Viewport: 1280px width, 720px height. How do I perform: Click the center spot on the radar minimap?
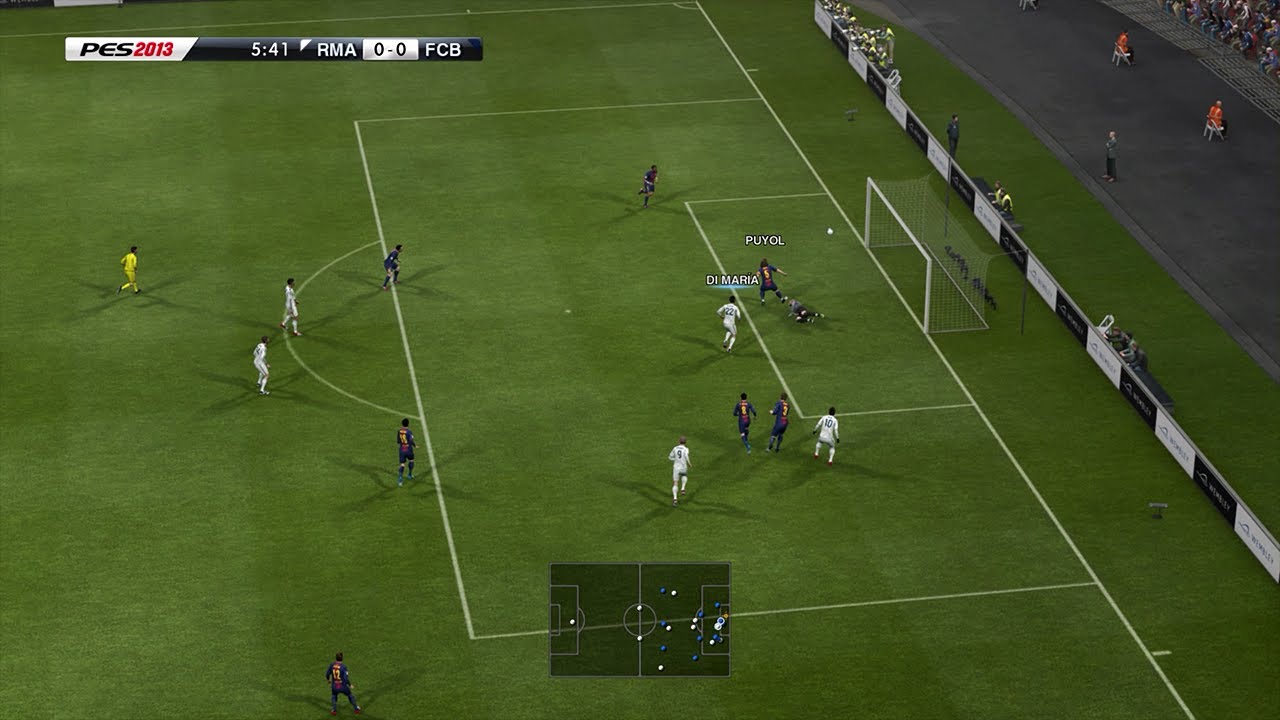tap(640, 622)
